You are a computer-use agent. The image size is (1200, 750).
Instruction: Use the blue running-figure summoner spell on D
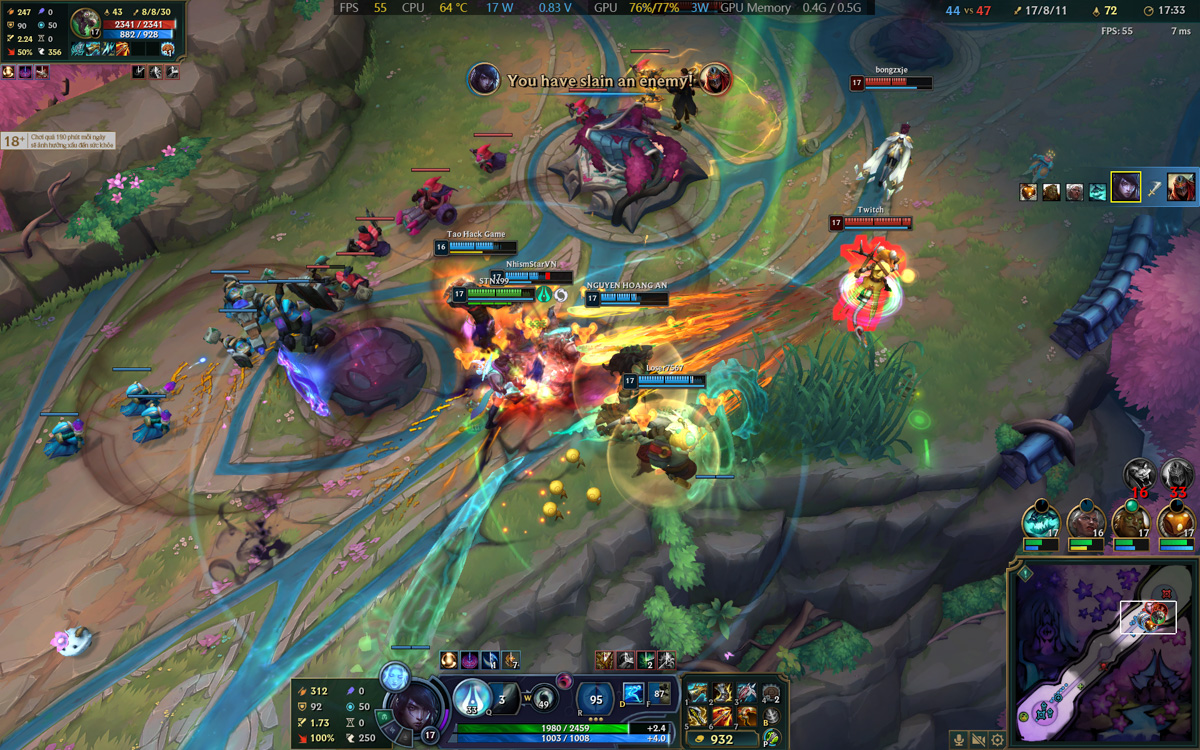[x=634, y=692]
